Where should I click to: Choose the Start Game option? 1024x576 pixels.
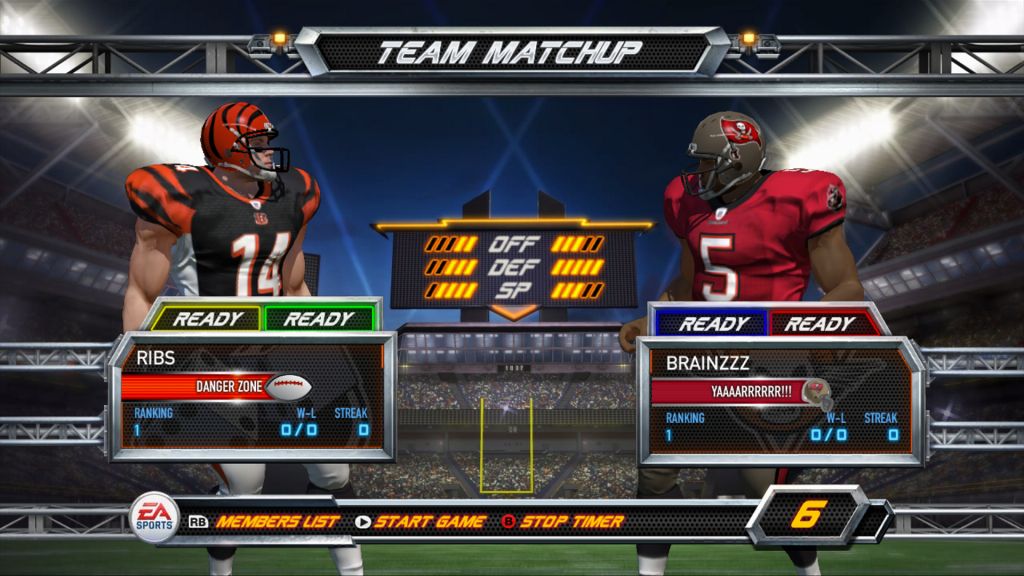click(429, 521)
